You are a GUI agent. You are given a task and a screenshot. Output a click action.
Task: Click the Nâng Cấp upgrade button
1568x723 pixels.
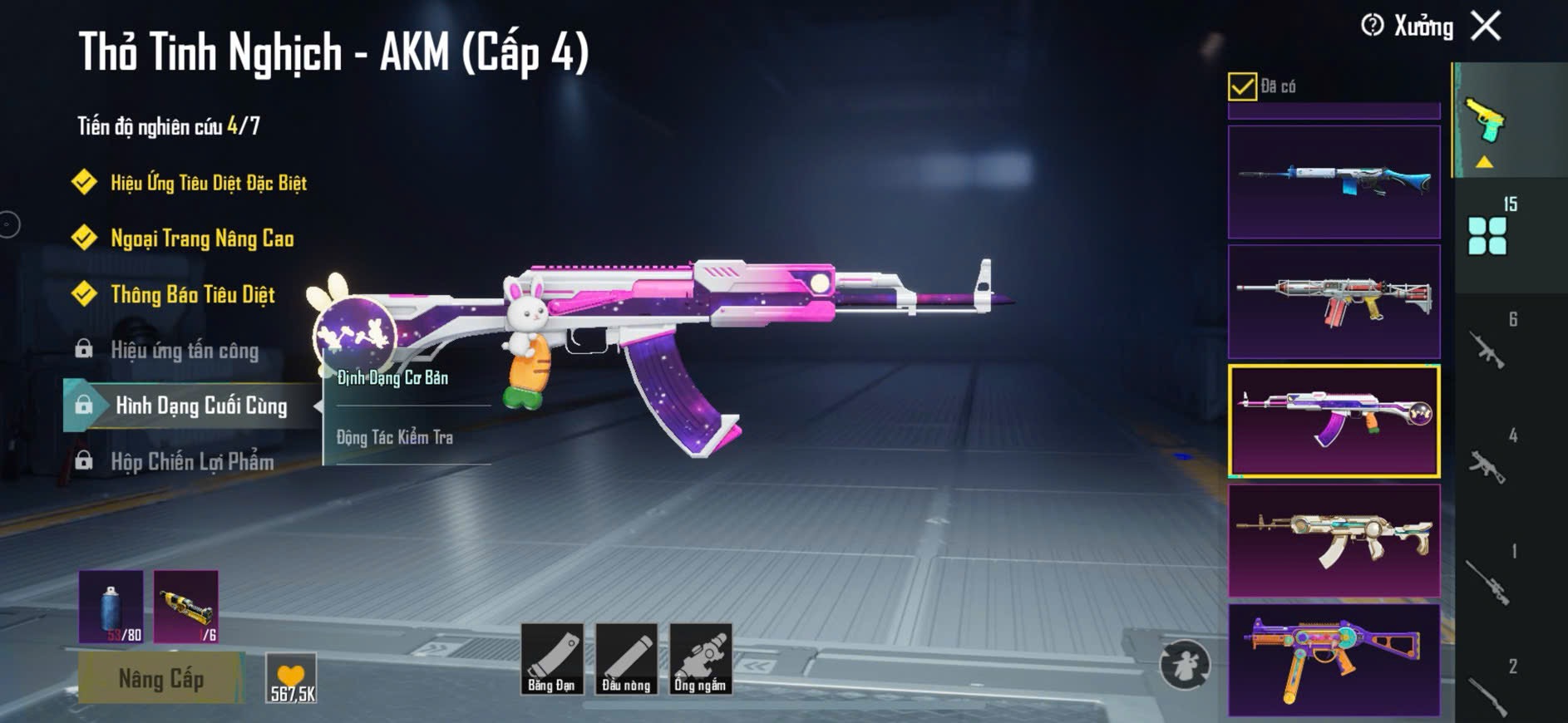click(160, 679)
